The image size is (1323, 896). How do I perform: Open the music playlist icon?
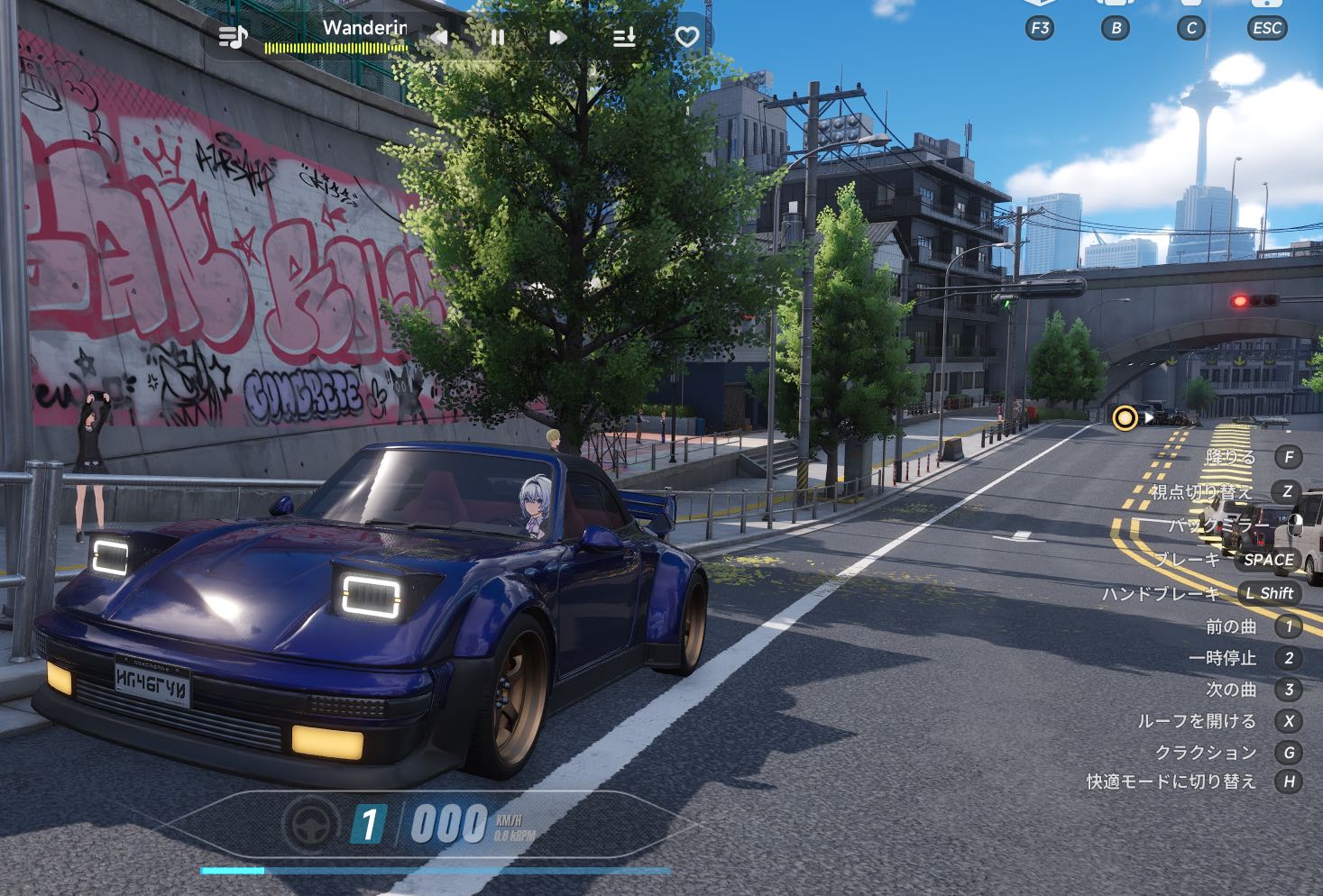(x=233, y=37)
